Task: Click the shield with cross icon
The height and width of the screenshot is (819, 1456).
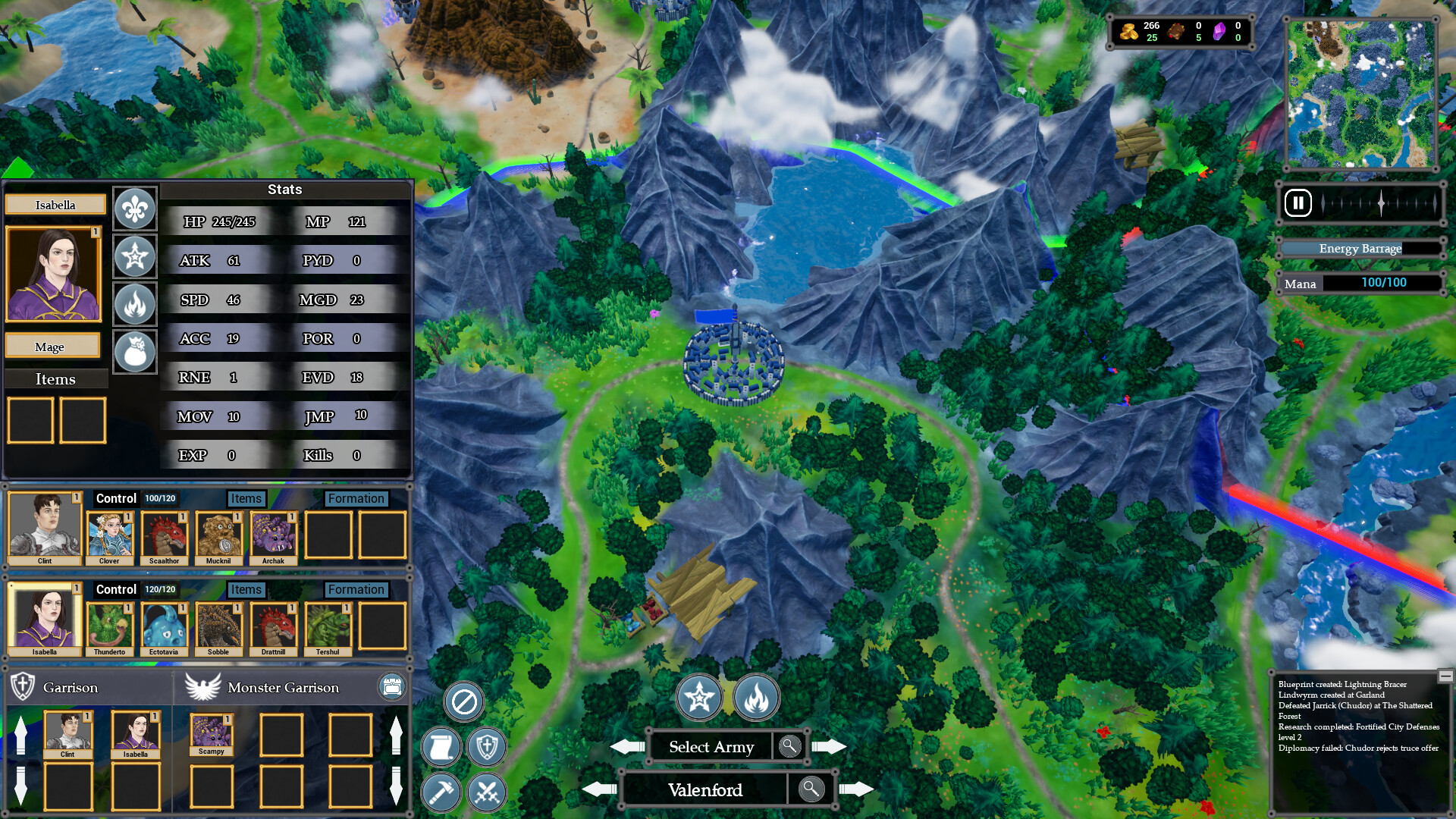Action: 486,747
